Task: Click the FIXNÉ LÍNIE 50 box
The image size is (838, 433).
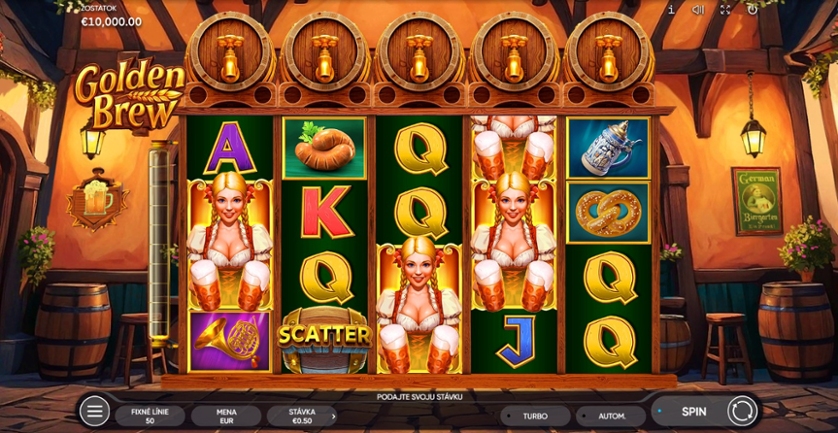Action: (x=150, y=415)
